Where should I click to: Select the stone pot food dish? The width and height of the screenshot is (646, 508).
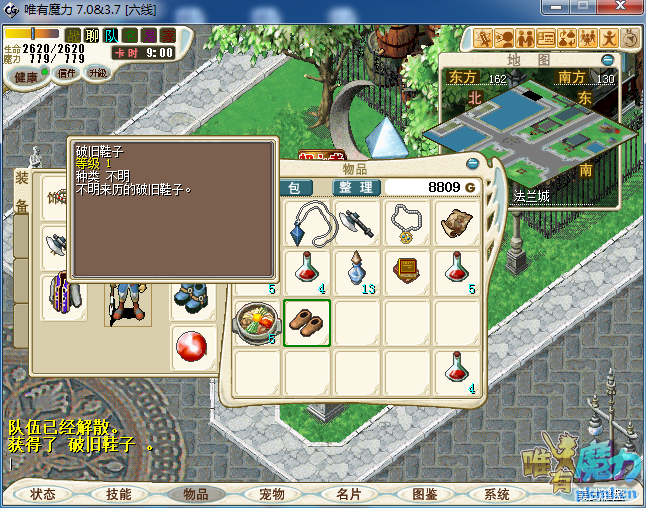click(257, 322)
